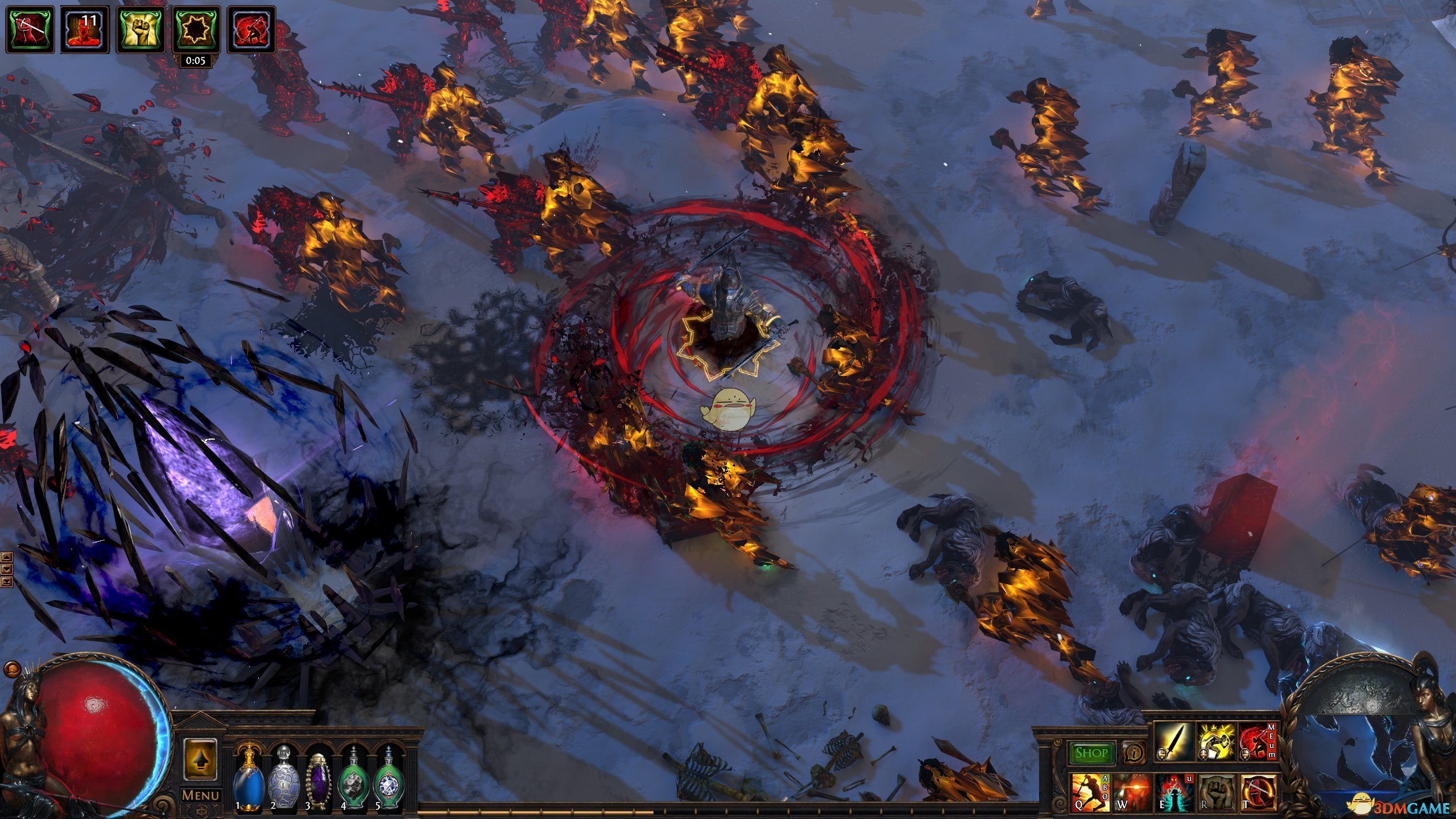The width and height of the screenshot is (1456, 819).
Task: Click the screaming face buff with 11 stacks
Action: [x=85, y=30]
